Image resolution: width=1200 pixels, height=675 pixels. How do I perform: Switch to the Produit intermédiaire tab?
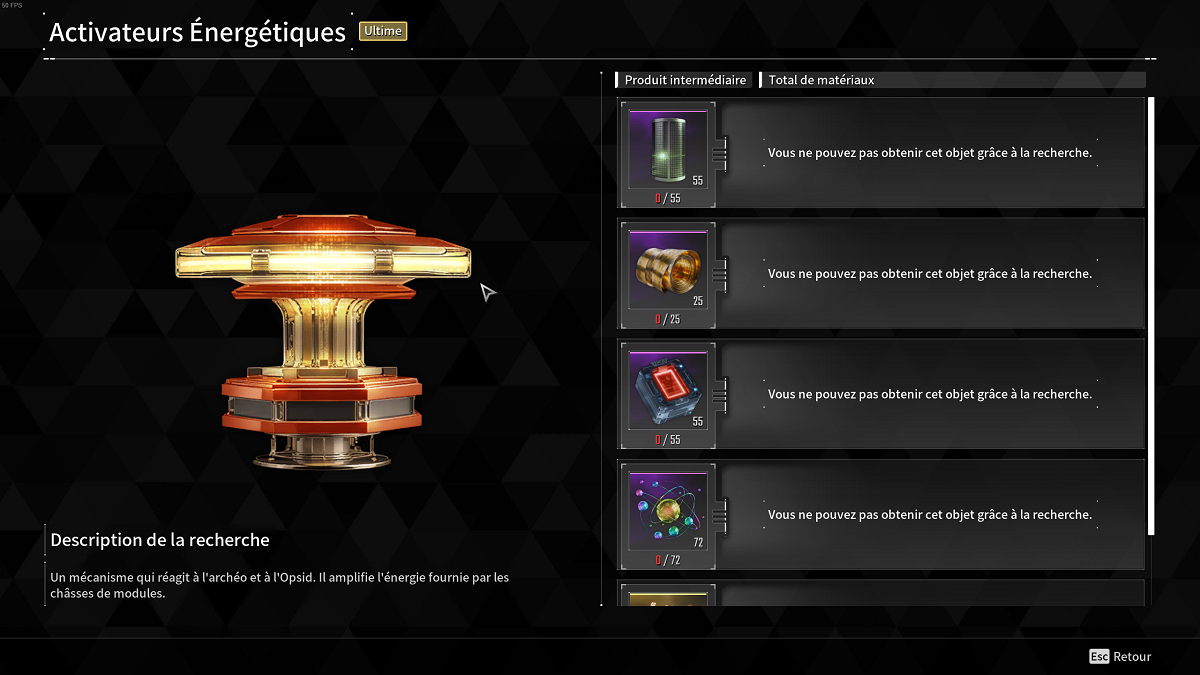point(685,80)
